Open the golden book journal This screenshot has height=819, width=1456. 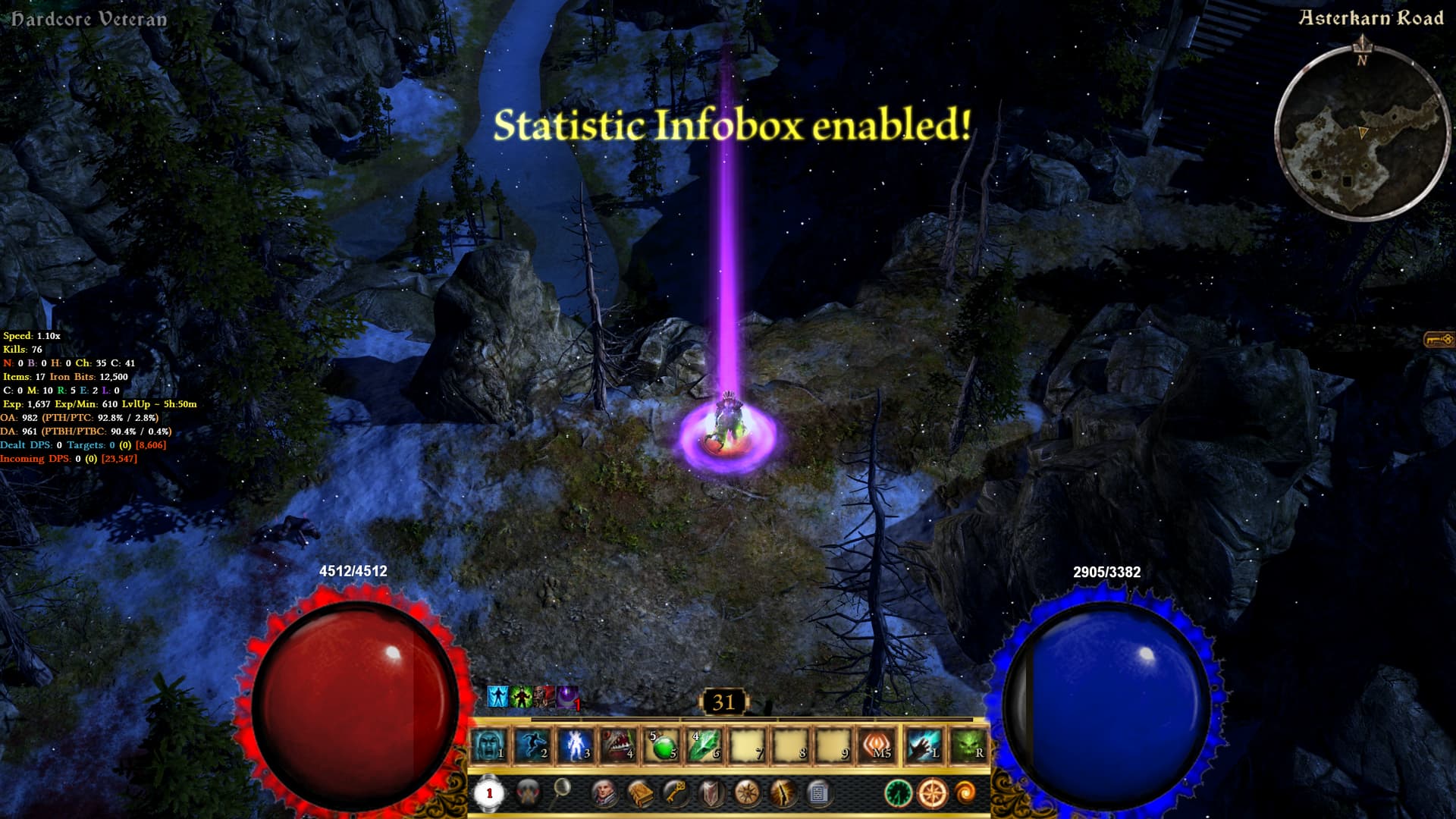click(641, 793)
